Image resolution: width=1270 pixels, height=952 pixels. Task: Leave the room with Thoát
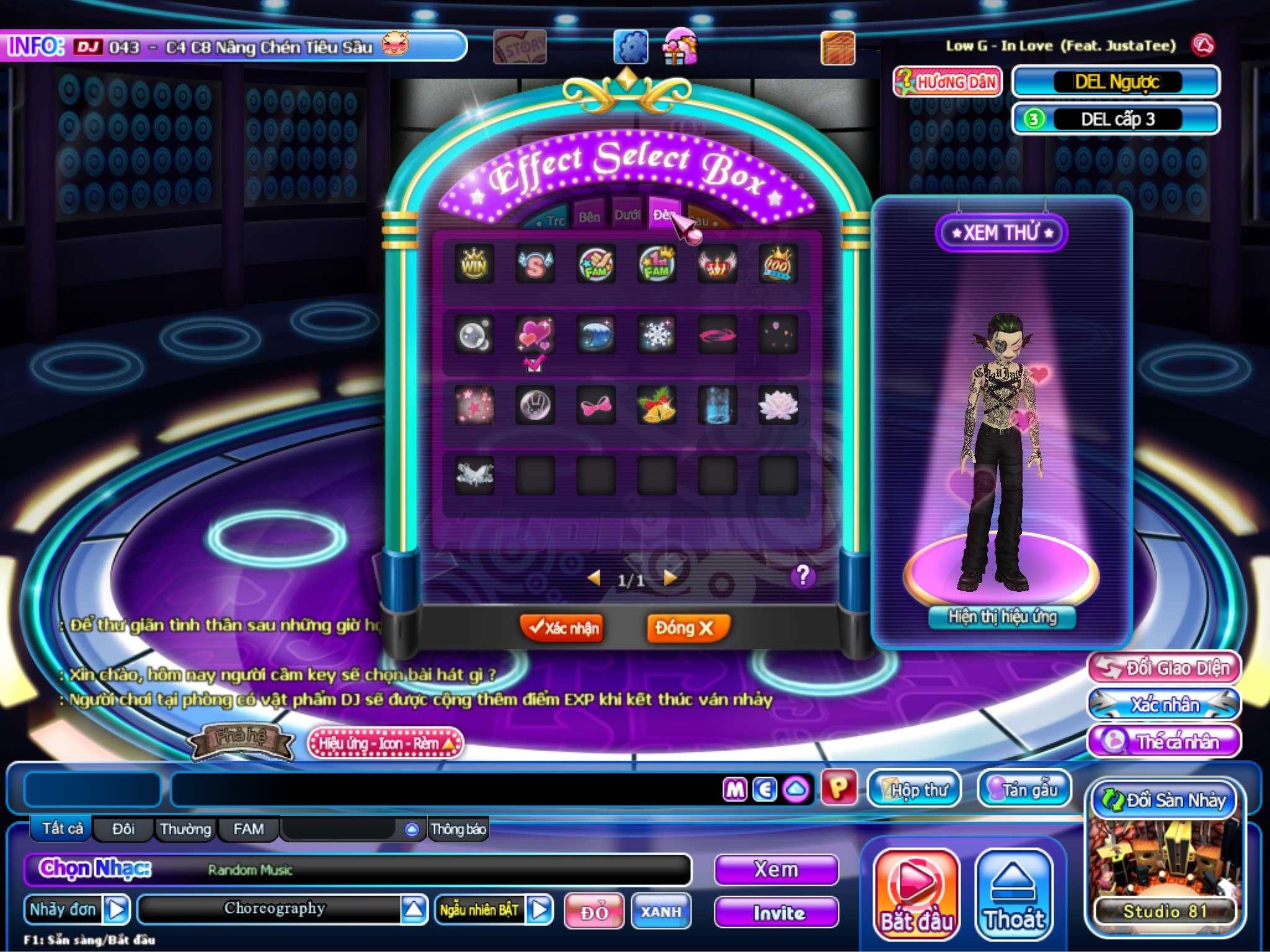1014,893
